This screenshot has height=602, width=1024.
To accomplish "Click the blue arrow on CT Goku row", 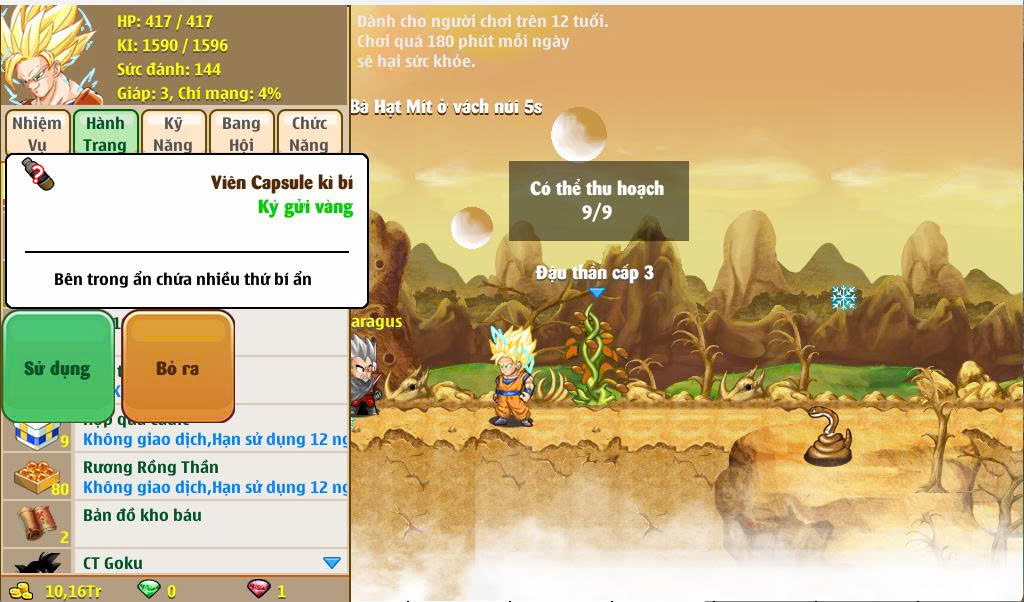I will click(x=332, y=563).
